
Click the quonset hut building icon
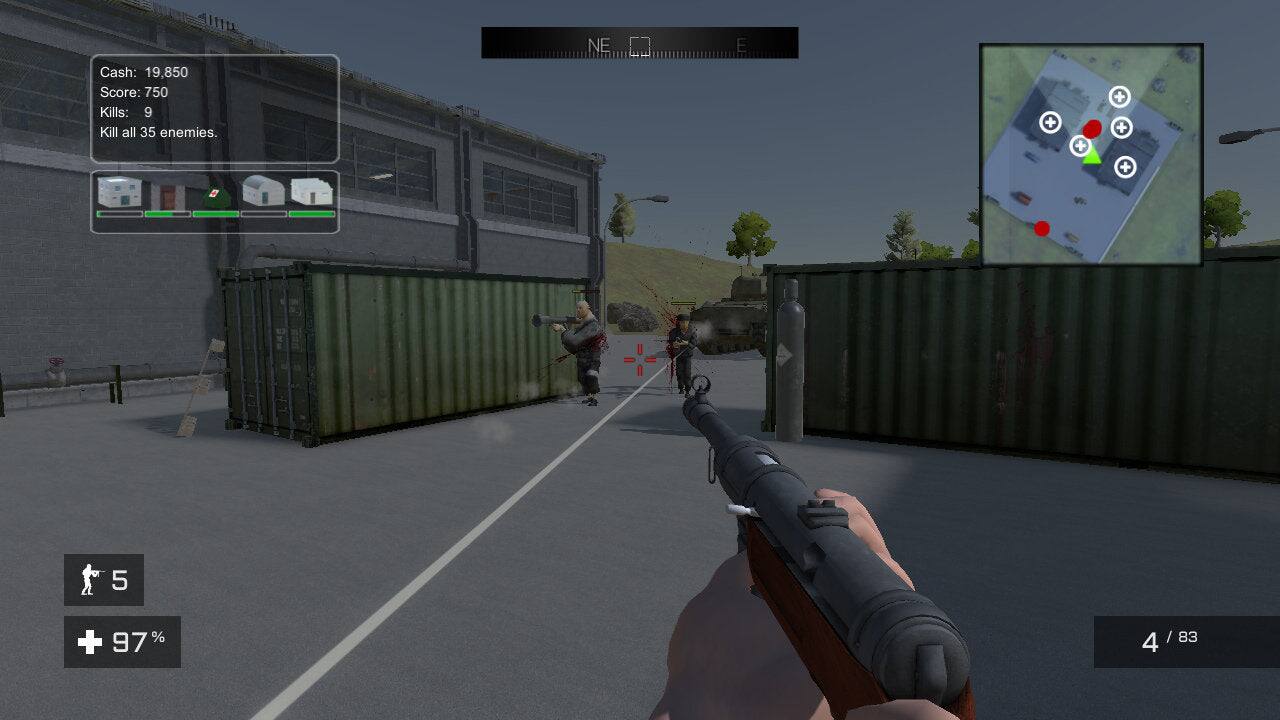(262, 190)
